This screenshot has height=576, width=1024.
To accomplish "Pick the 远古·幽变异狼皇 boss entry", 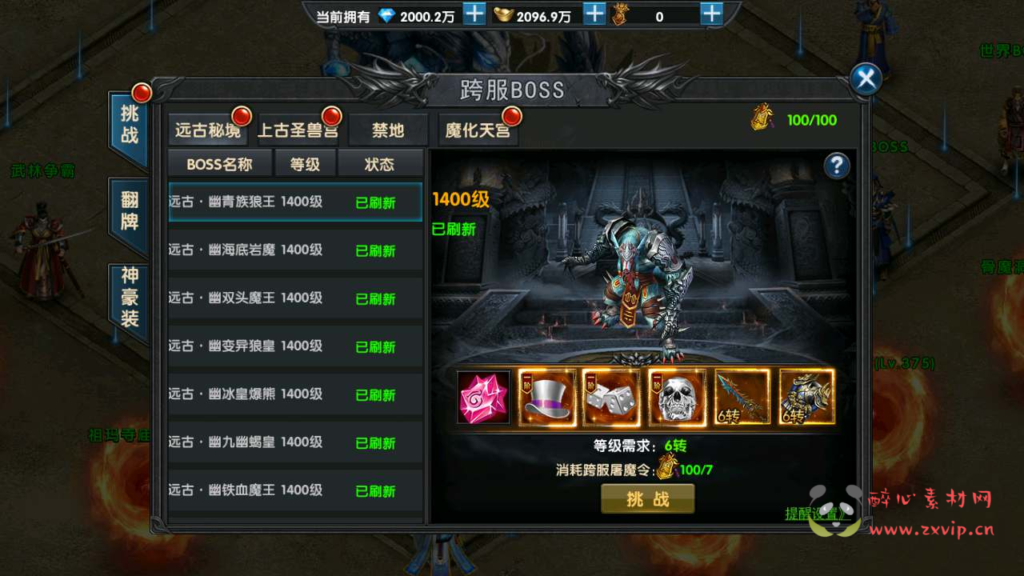I will (295, 346).
